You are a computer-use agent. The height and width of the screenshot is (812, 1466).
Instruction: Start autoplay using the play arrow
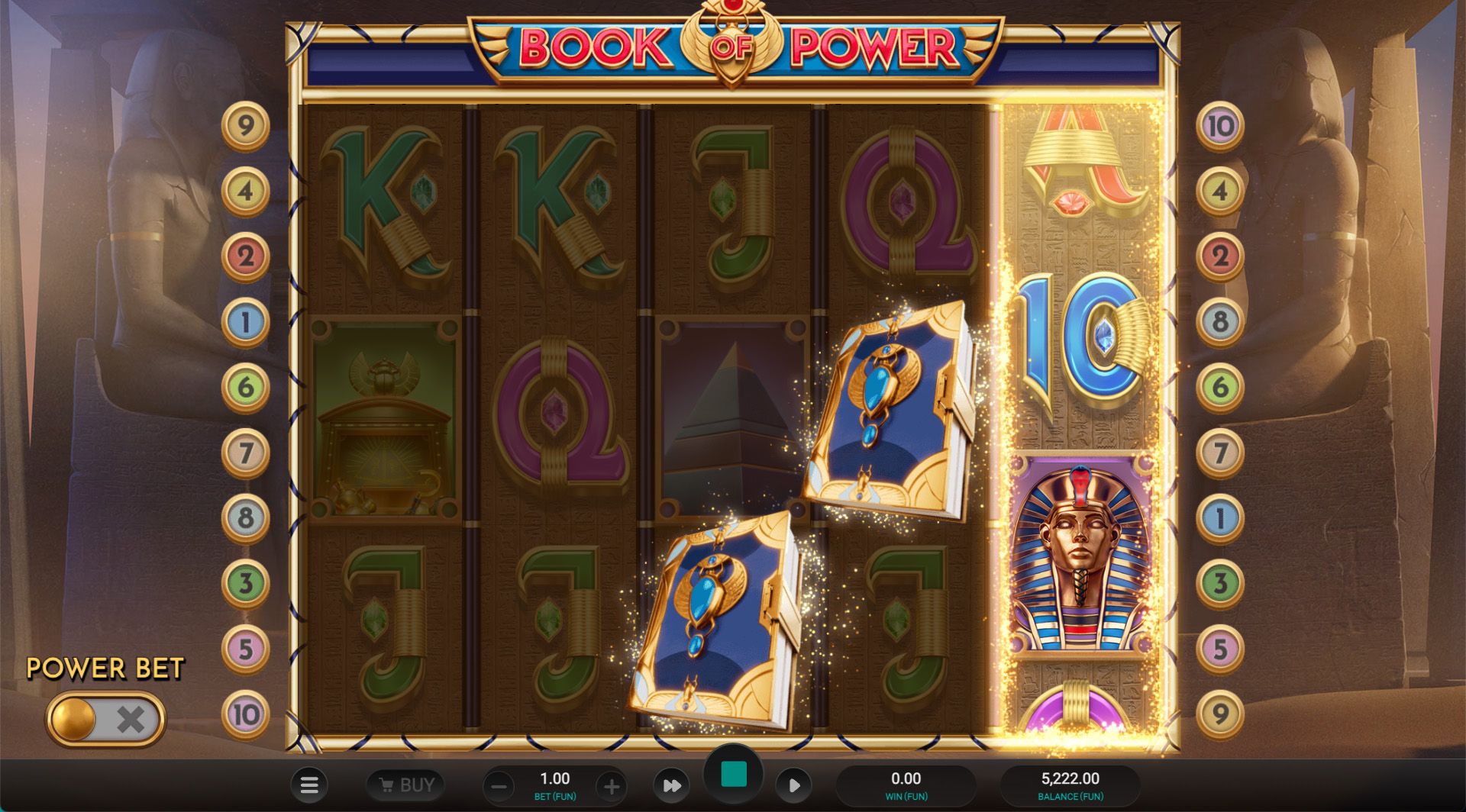coord(794,785)
